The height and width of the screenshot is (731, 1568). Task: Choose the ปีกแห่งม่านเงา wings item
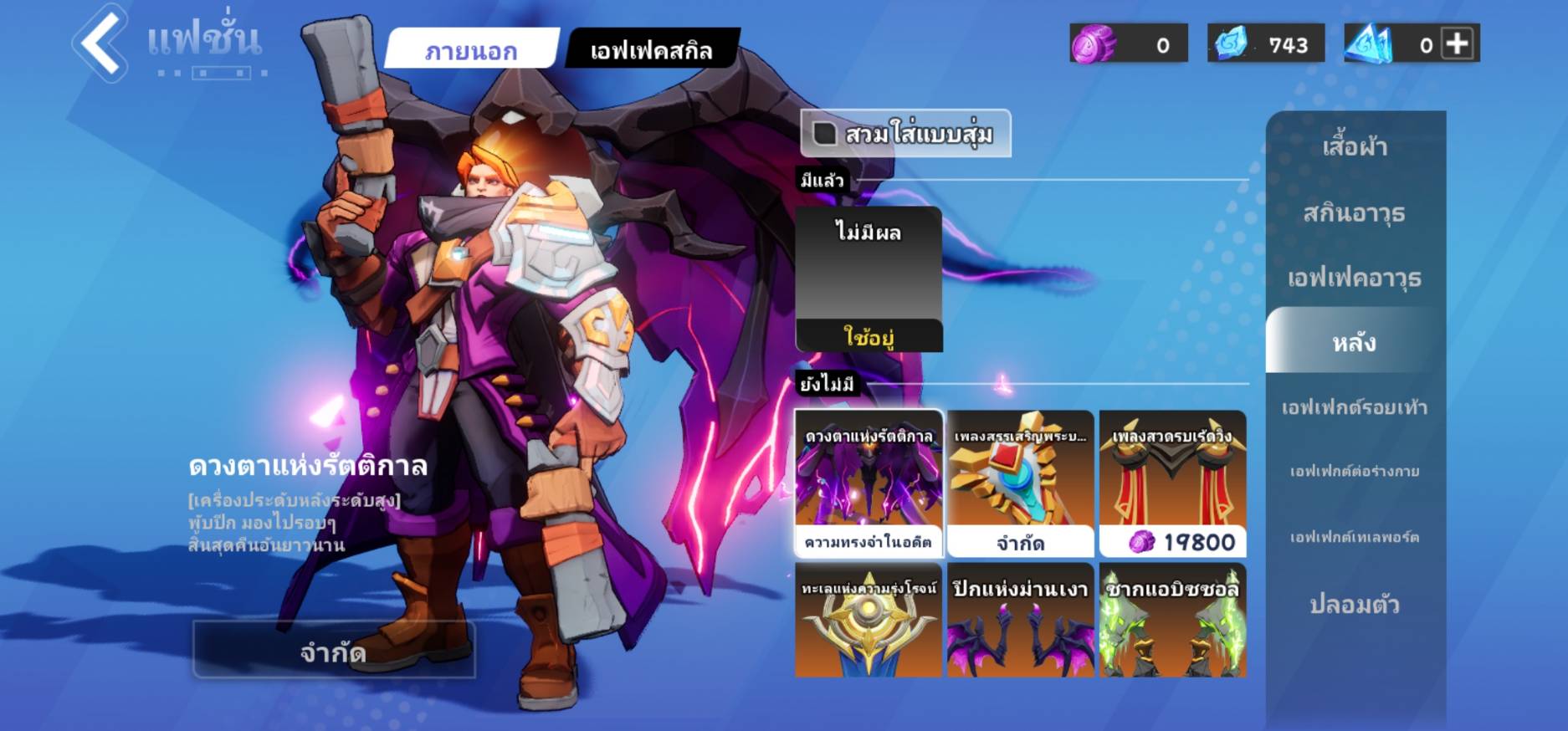click(1020, 620)
